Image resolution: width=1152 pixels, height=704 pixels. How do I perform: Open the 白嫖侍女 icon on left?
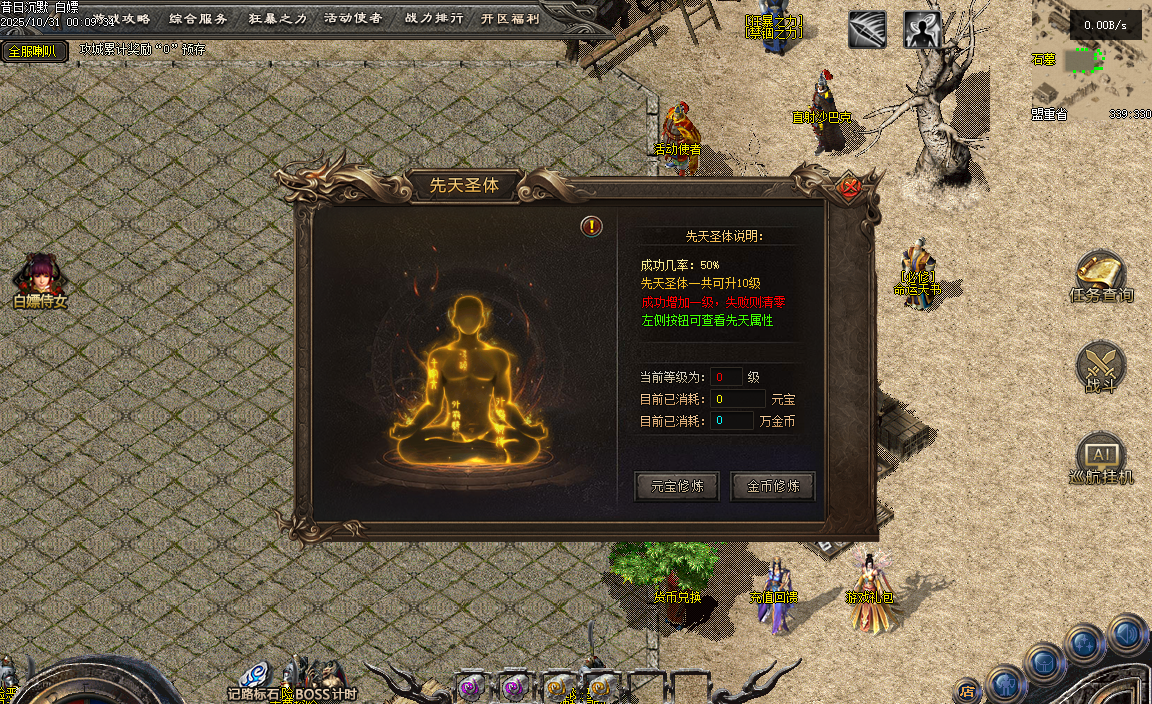[40, 278]
